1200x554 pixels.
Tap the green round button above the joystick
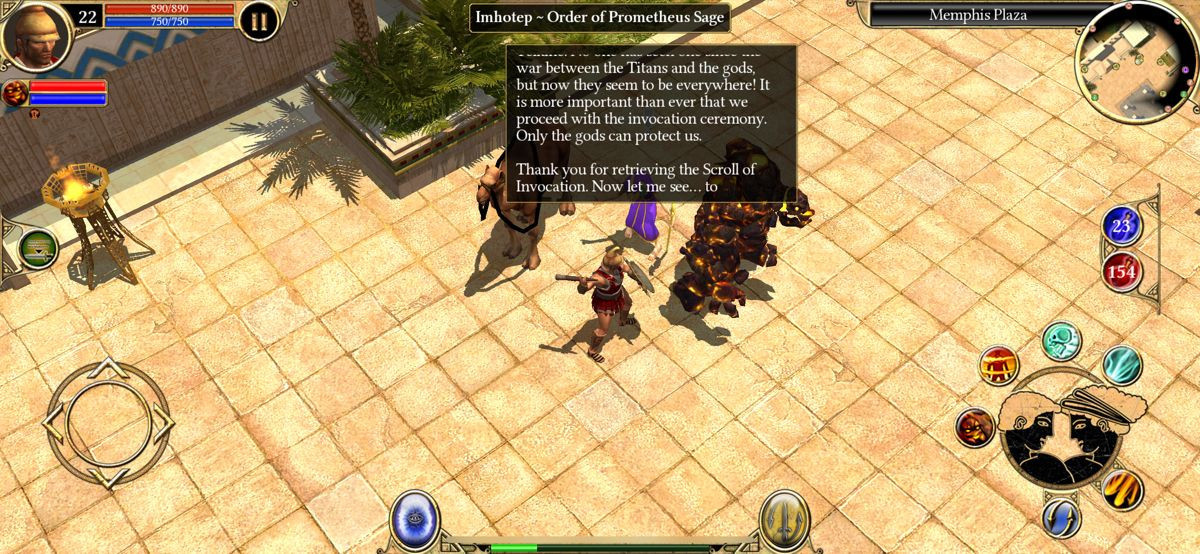pos(38,249)
